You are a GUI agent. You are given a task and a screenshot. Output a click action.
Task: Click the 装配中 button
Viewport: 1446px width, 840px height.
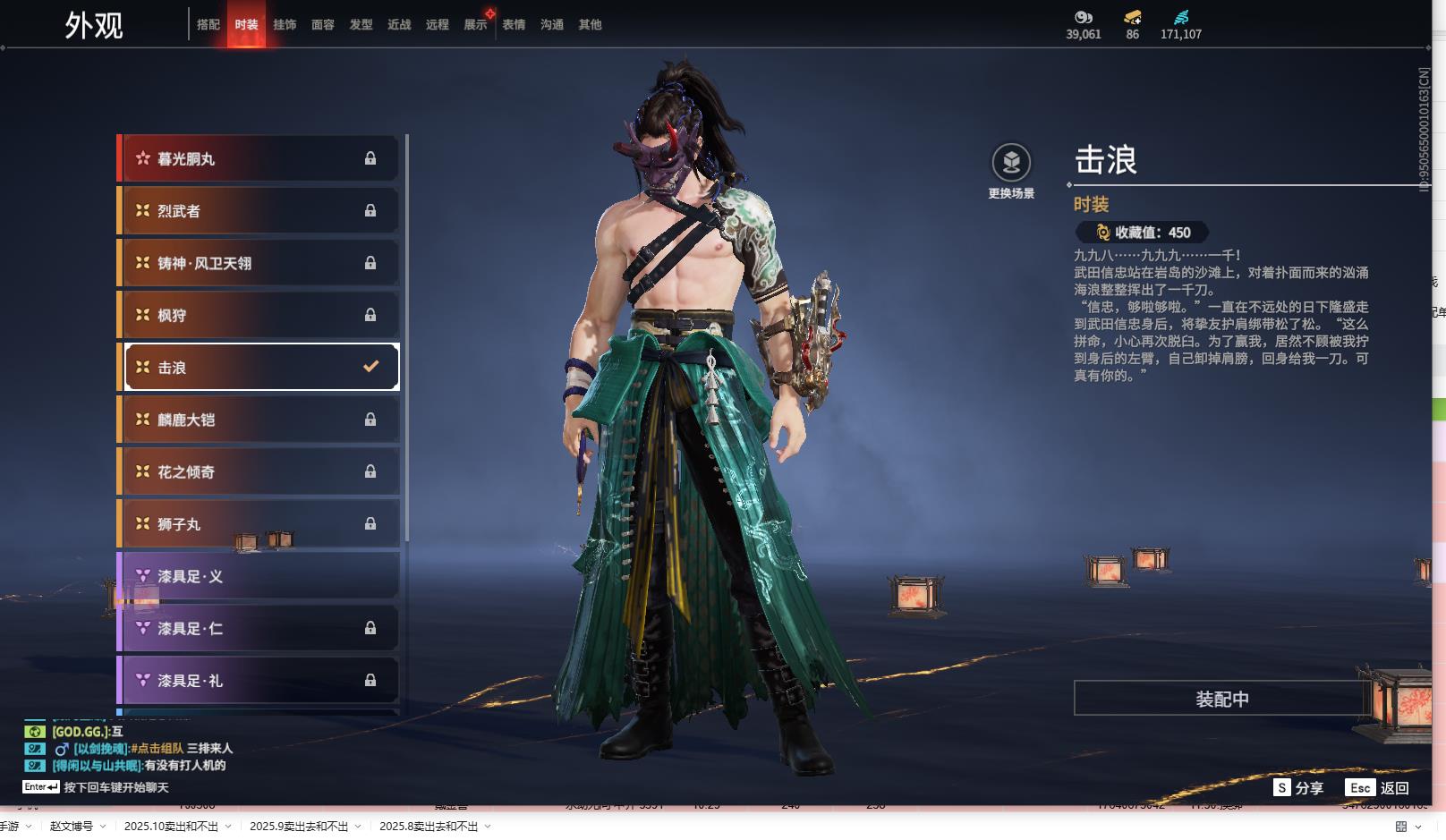[1222, 699]
